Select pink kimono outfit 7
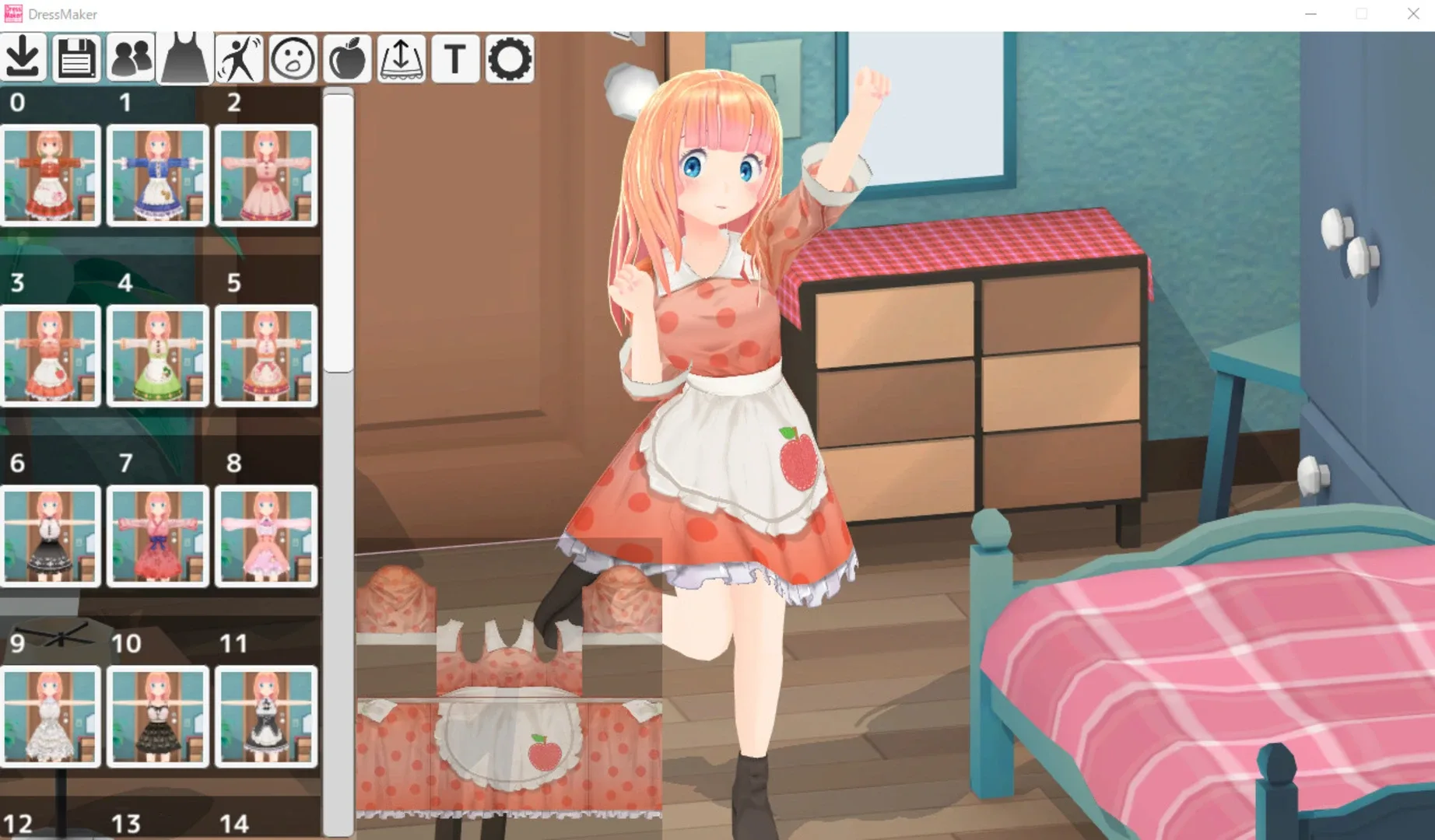 click(x=158, y=534)
